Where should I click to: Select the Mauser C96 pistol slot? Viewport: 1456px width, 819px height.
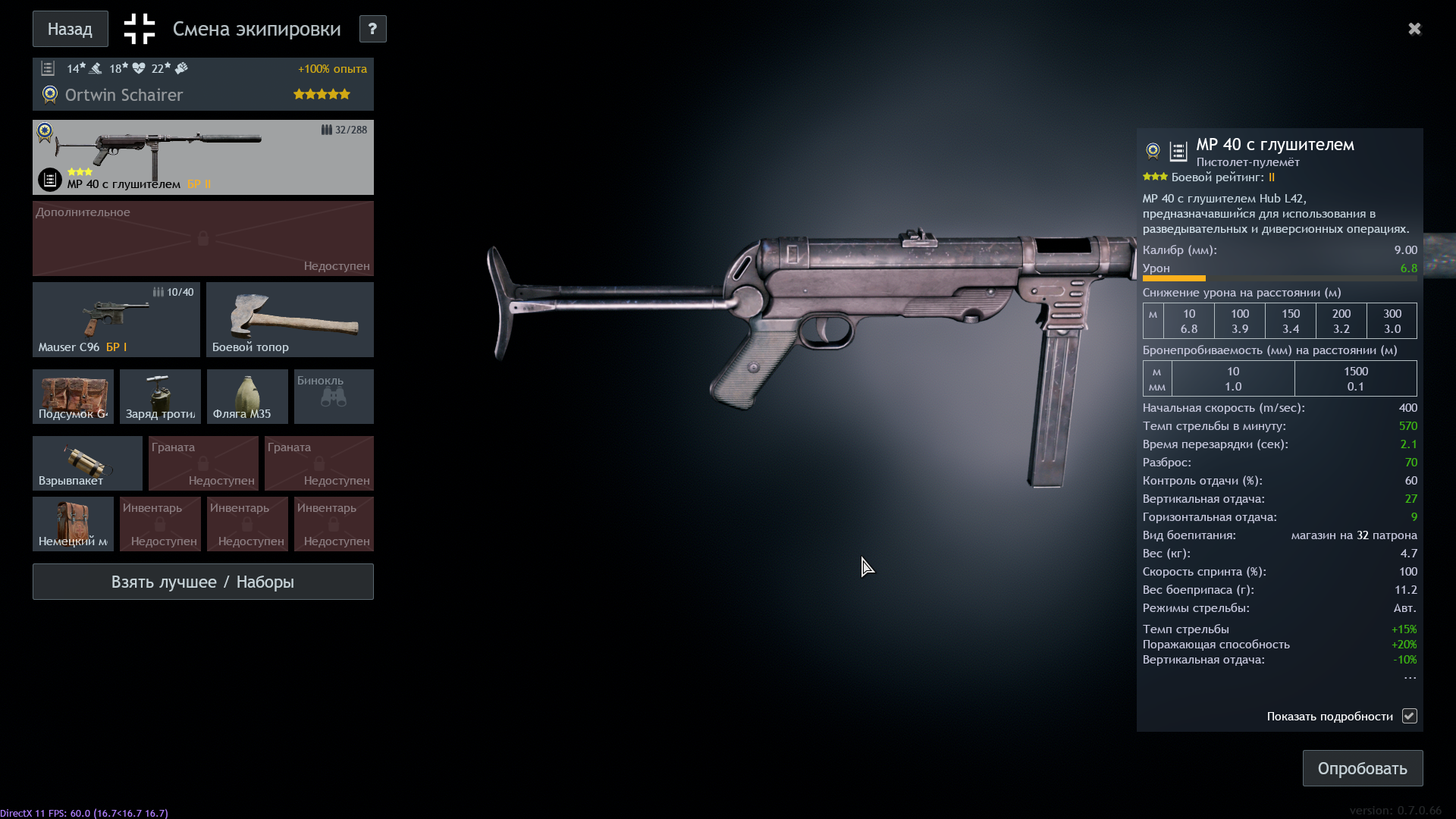coord(116,319)
